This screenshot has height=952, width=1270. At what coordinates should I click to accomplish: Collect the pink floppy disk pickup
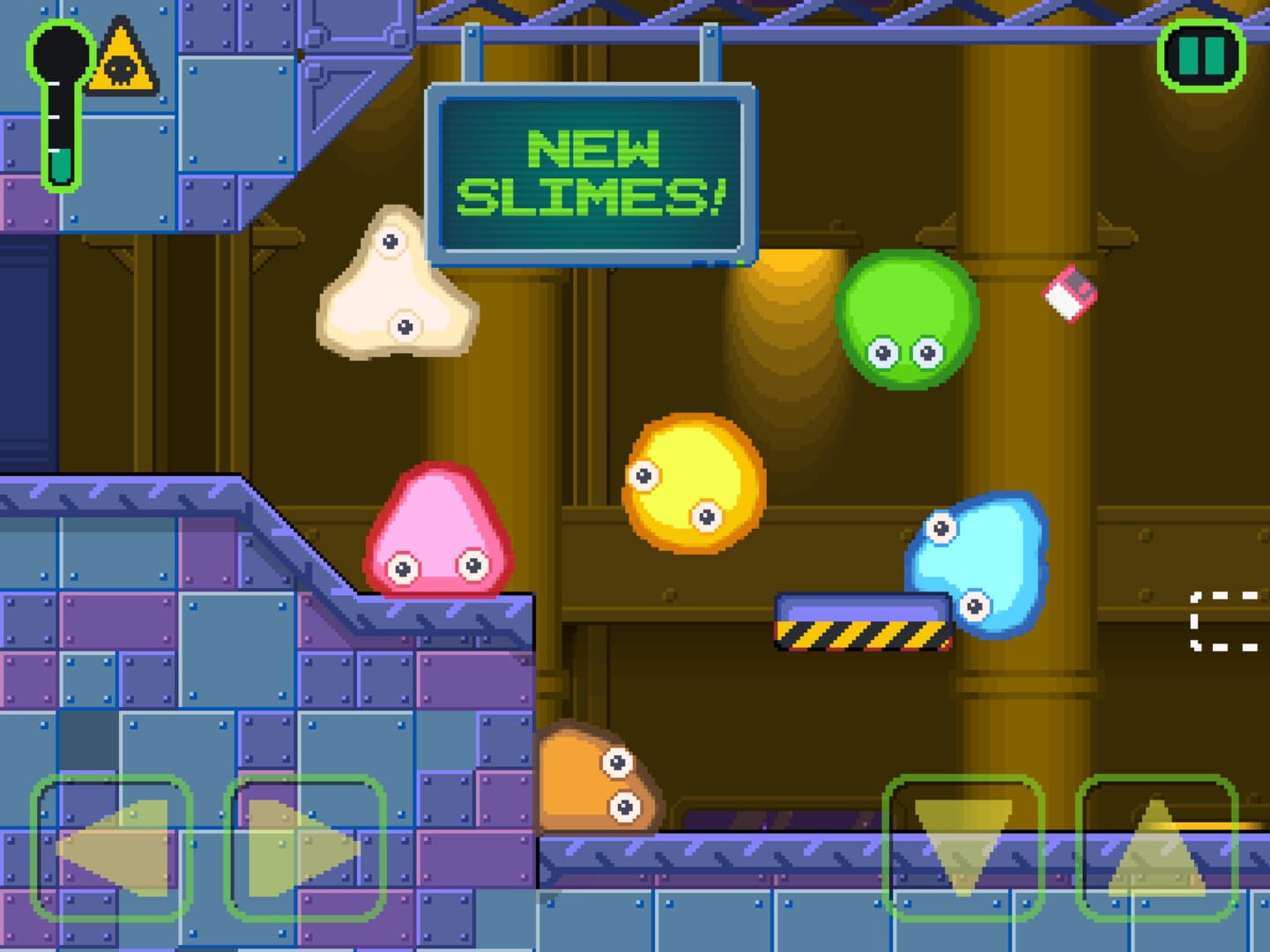coord(1069,291)
